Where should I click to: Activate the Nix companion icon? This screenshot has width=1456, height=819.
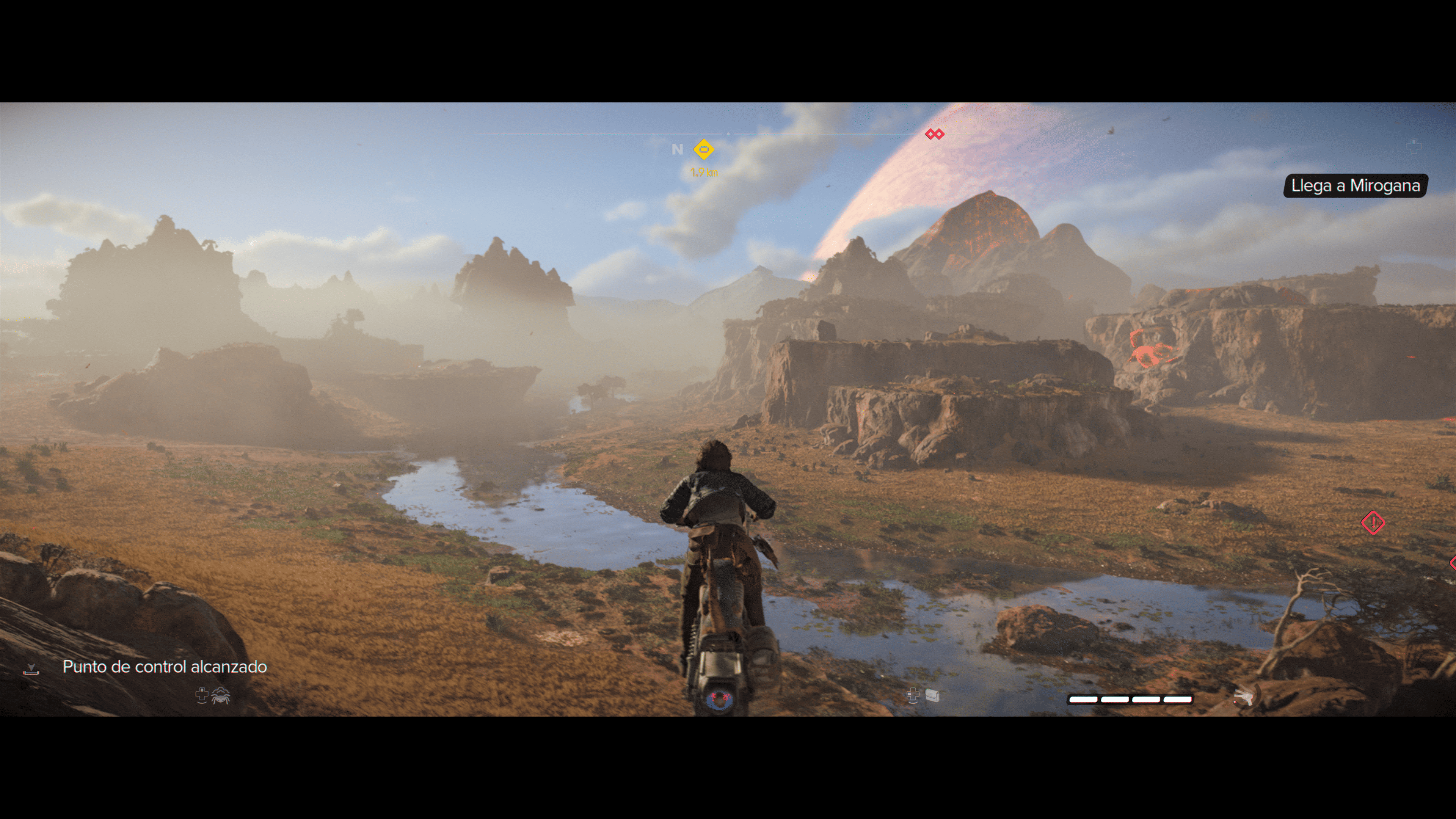pos(220,696)
